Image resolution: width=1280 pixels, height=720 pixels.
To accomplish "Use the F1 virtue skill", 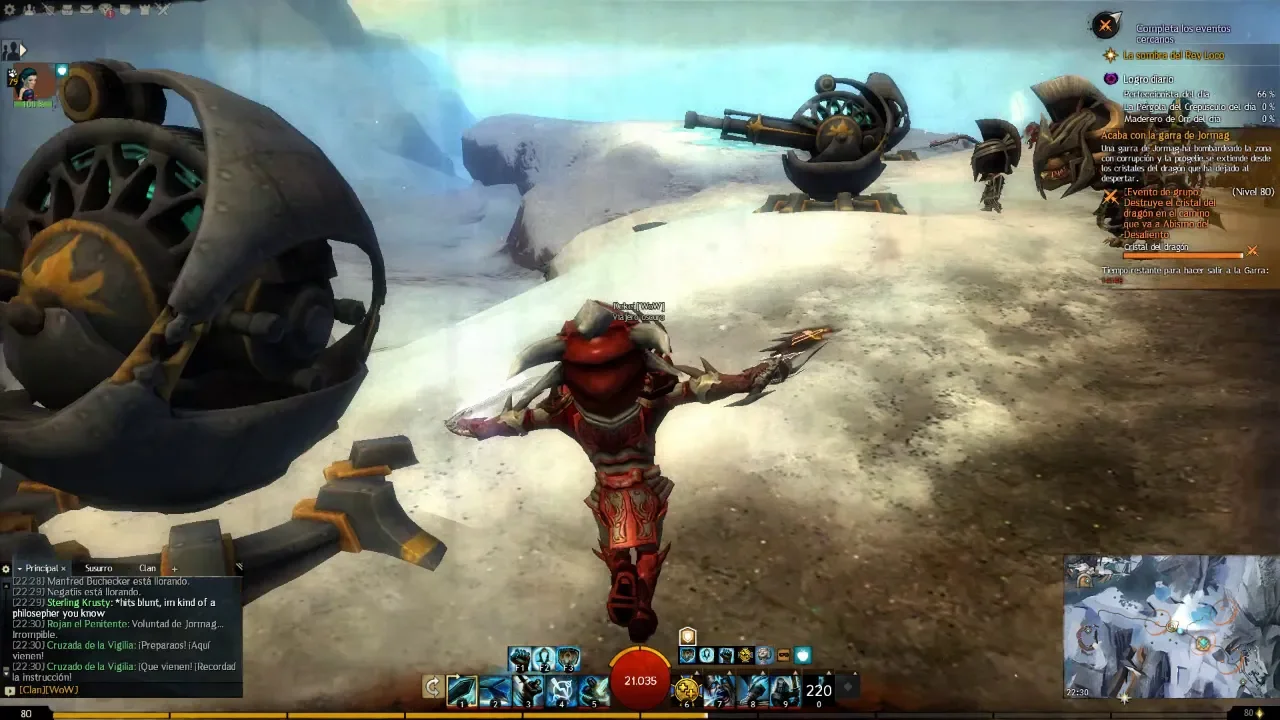I will click(x=520, y=659).
